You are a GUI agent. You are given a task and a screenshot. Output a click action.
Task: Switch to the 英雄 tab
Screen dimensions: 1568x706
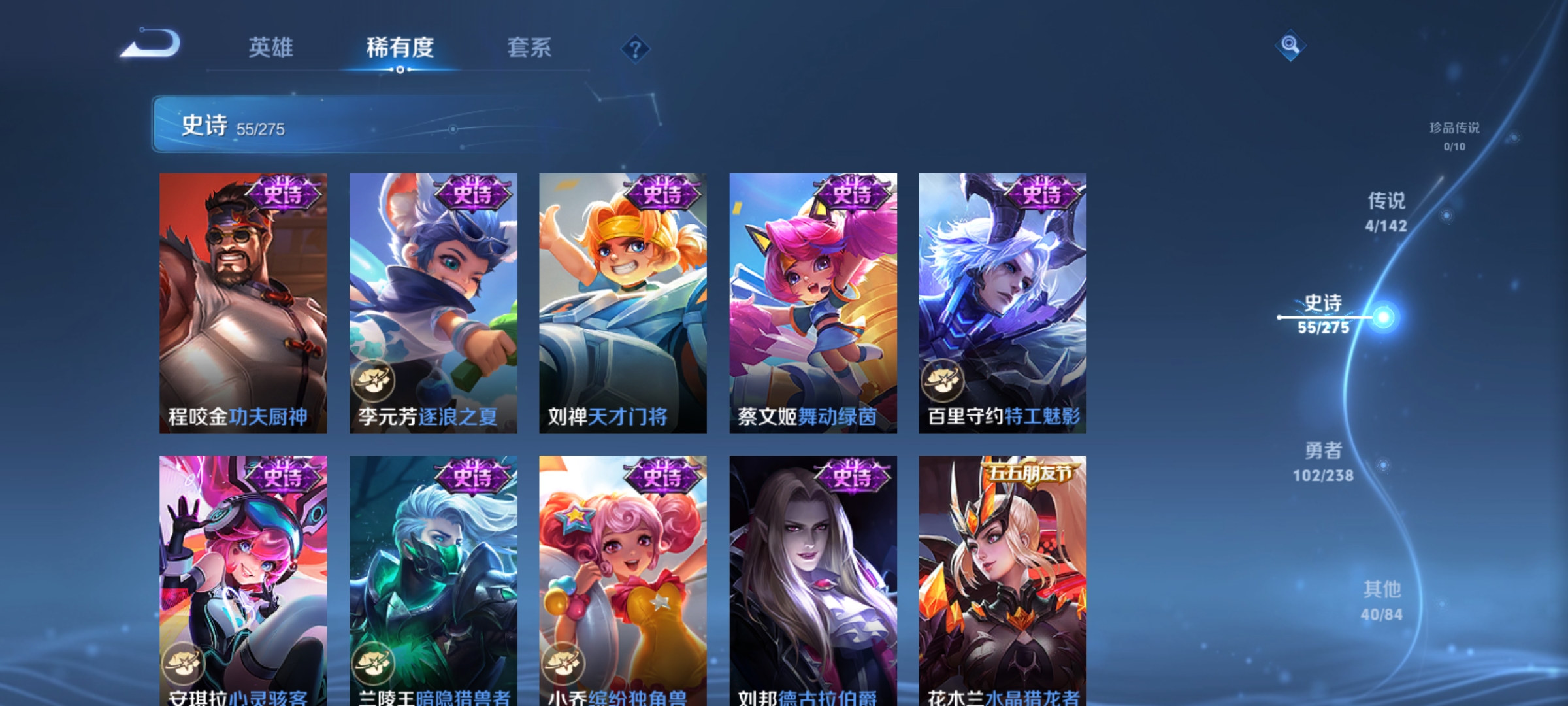click(272, 48)
